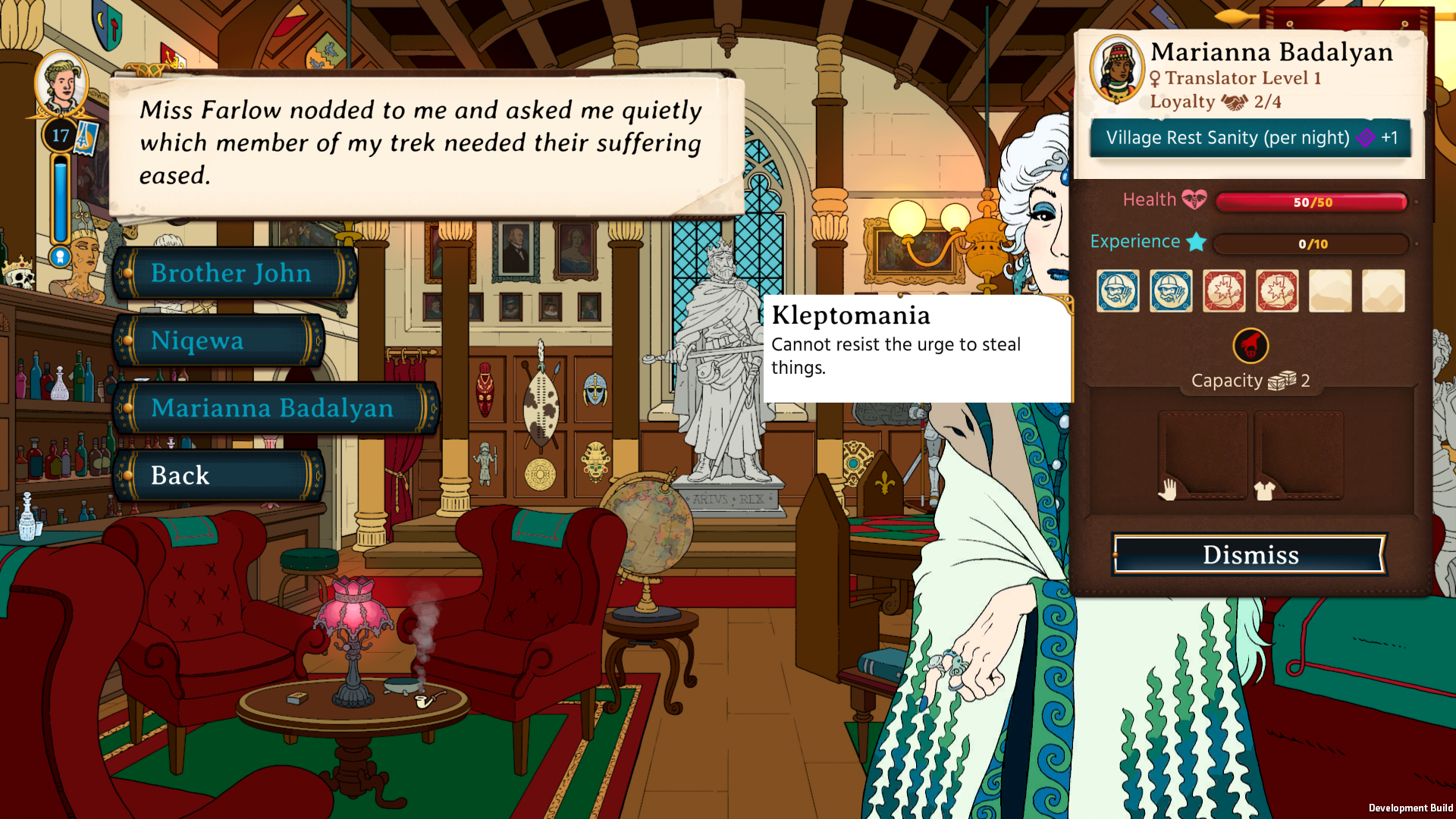Open the hand equipment slot

pyautogui.click(x=1203, y=454)
